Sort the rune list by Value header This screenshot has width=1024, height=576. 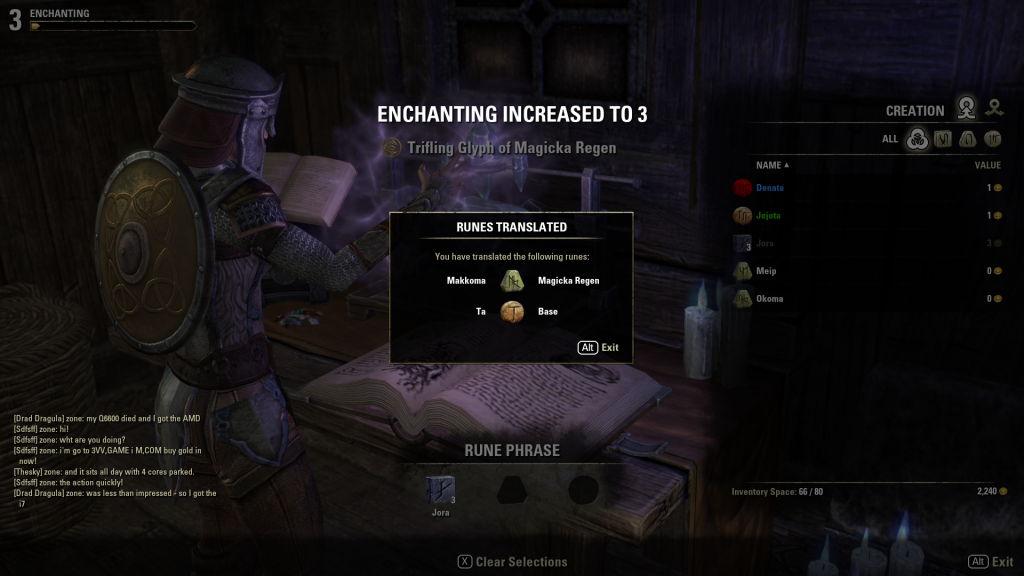click(987, 165)
